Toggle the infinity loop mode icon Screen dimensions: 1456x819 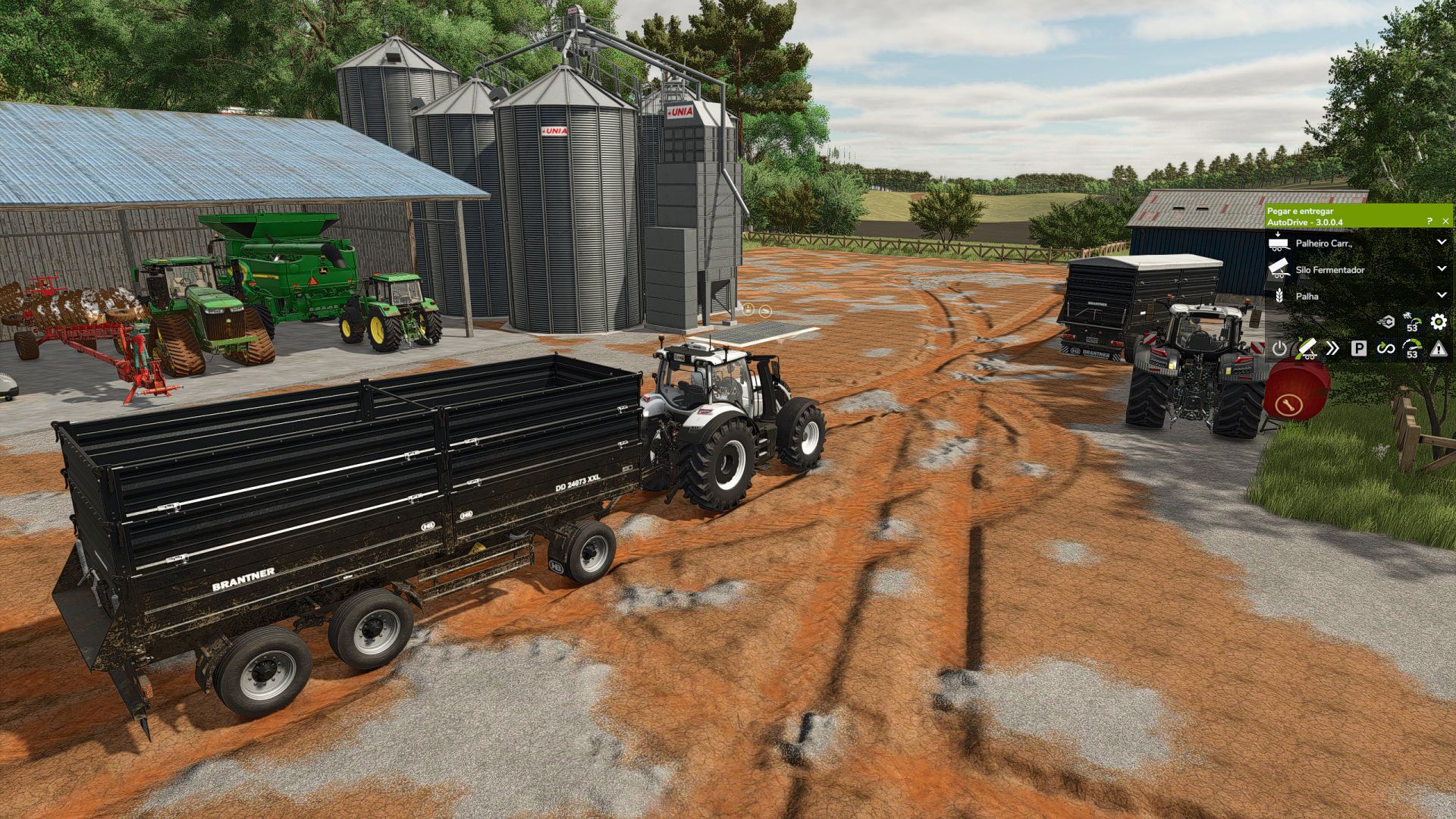tap(1385, 349)
